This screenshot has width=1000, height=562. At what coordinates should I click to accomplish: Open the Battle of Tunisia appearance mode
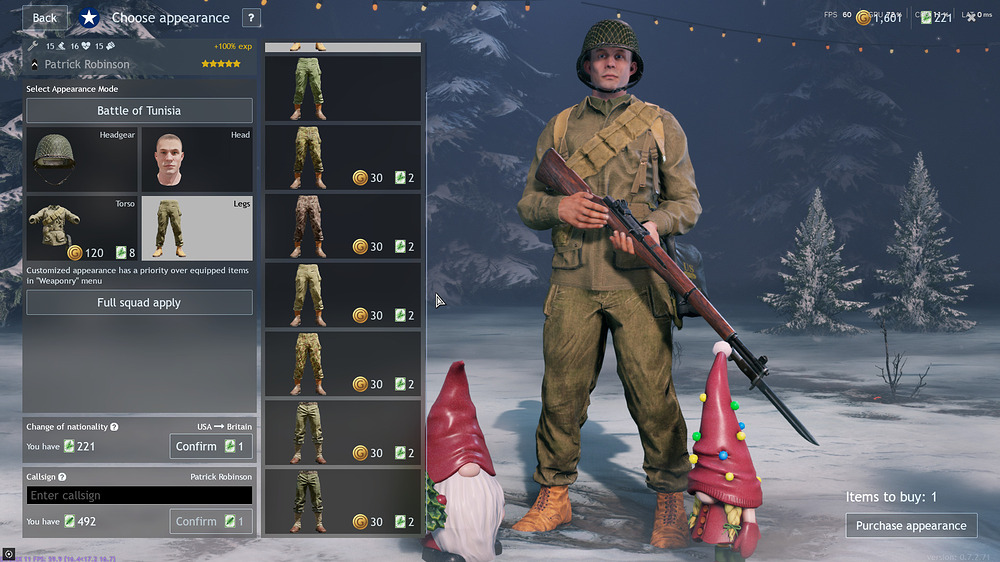(139, 111)
